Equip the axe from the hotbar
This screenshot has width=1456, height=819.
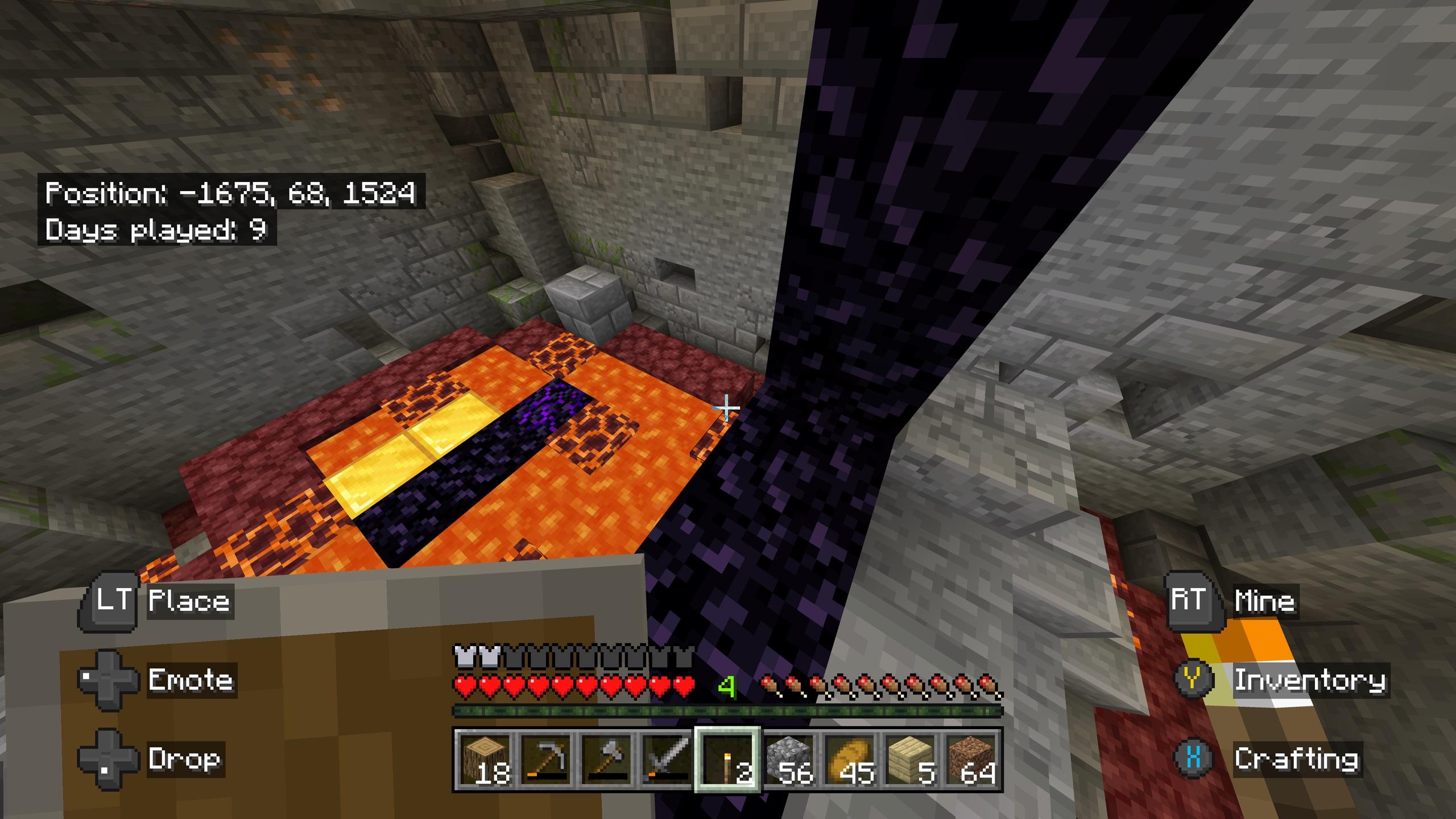click(x=606, y=759)
